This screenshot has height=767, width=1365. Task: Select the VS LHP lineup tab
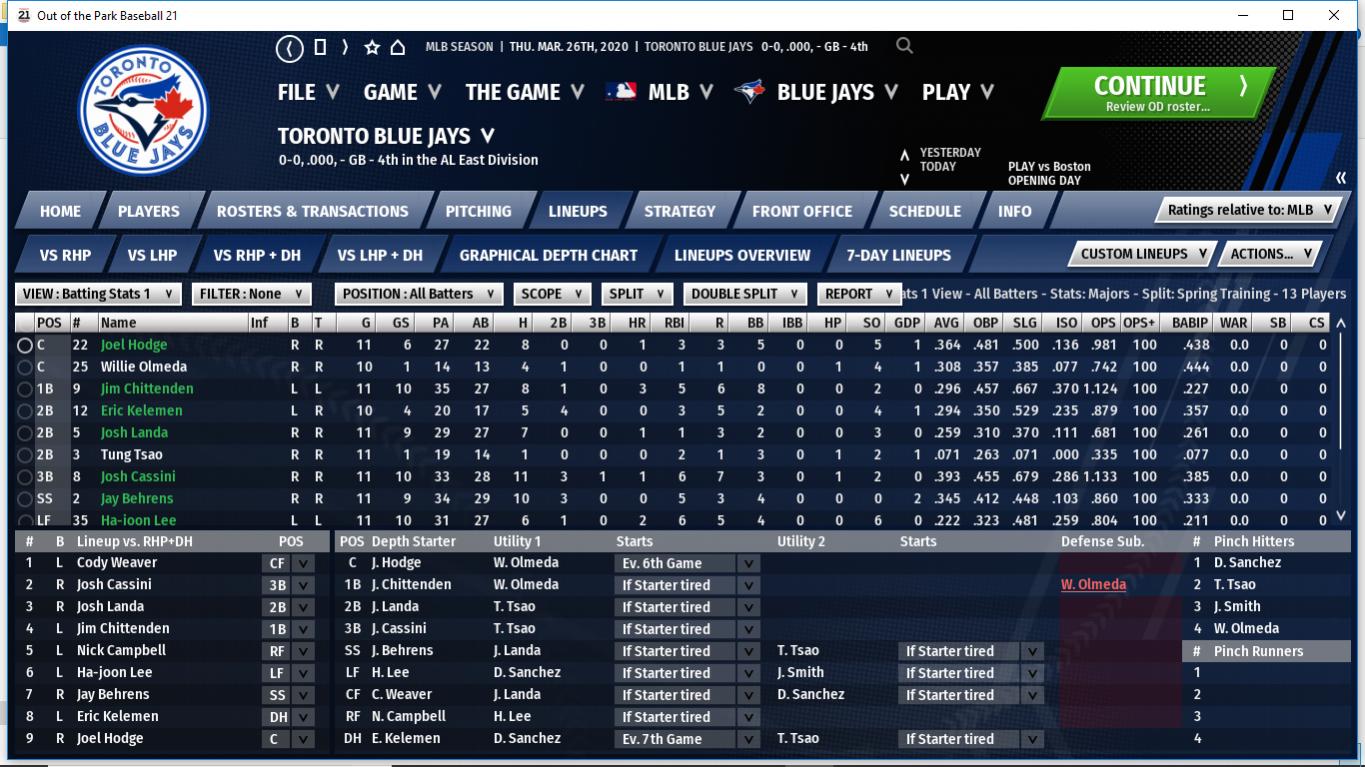pyautogui.click(x=152, y=255)
